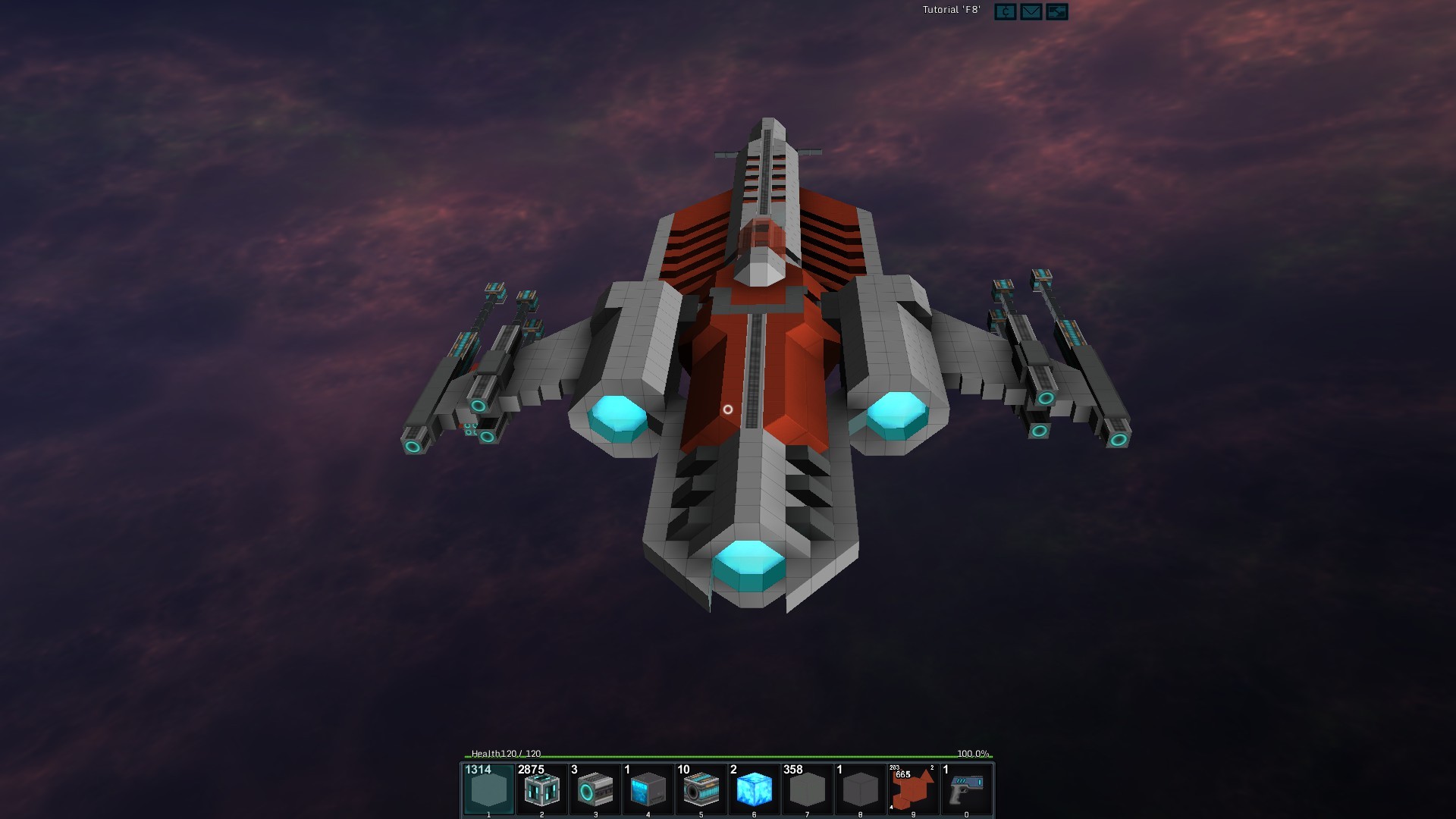
Task: Select the red hull multi-shape slot
Action: [x=913, y=789]
